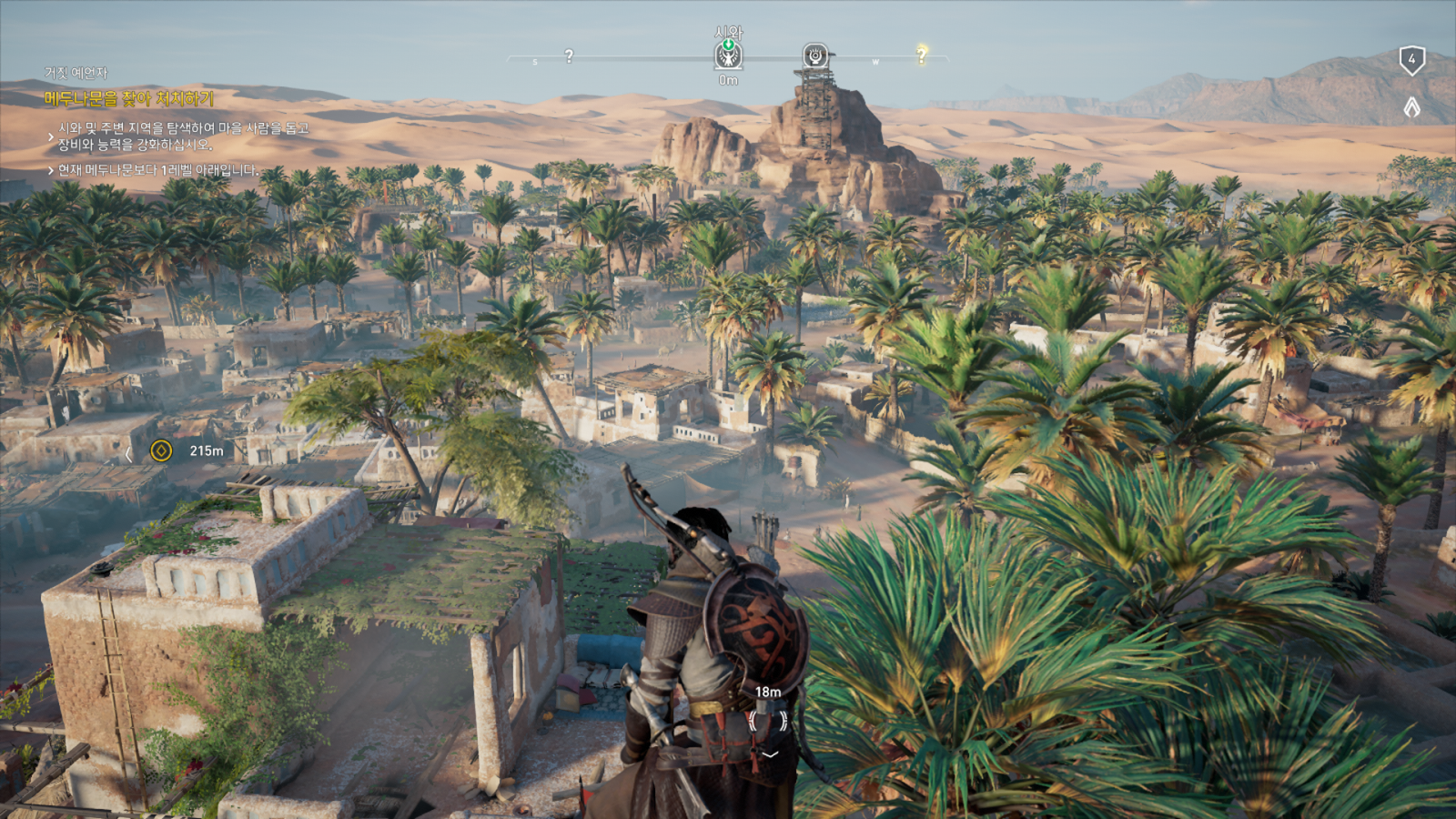Image resolution: width=1456 pixels, height=819 pixels.
Task: Select the Siwa location marker on the compass
Action: [728, 56]
